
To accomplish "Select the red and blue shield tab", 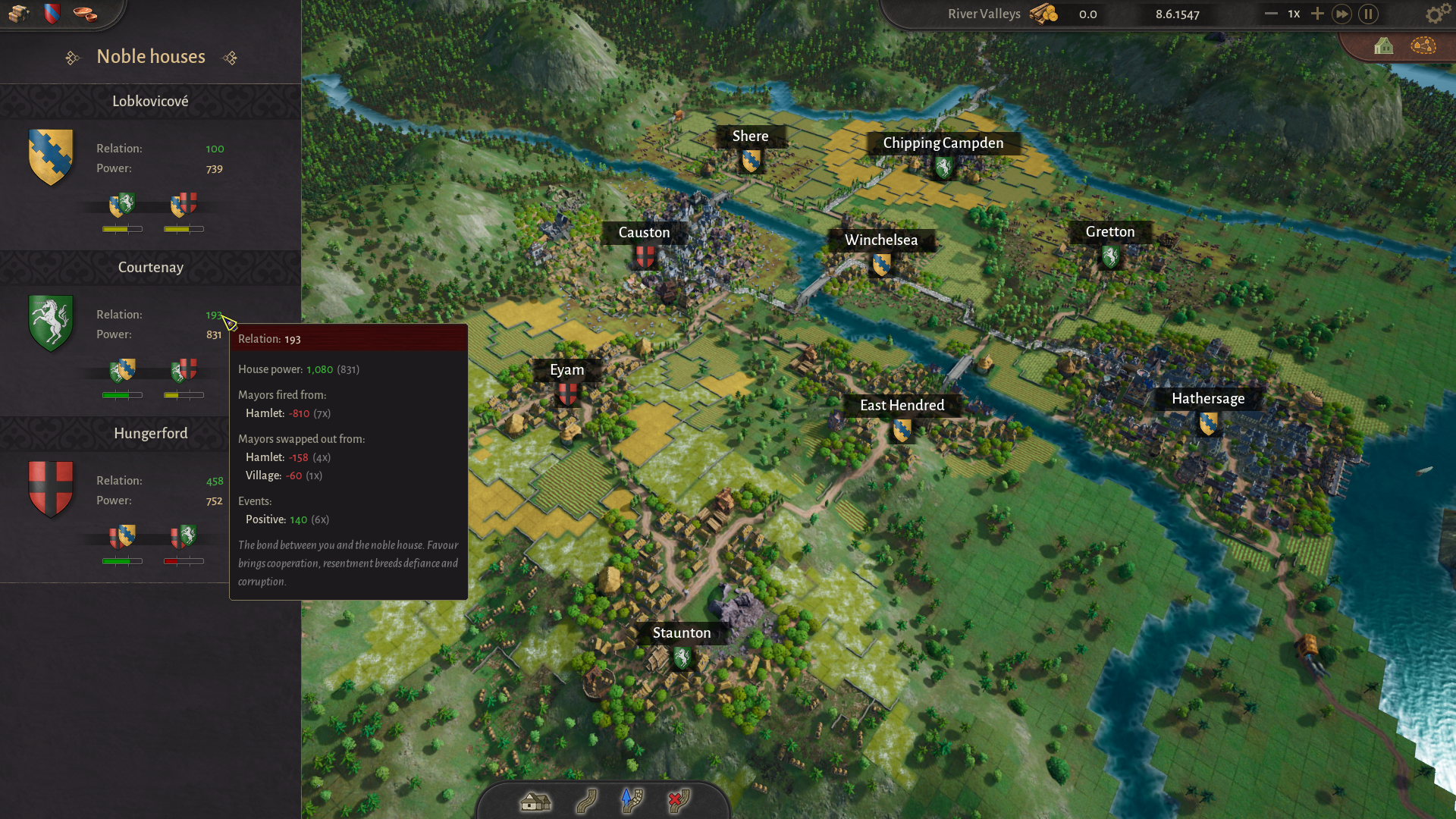I will tap(52, 14).
